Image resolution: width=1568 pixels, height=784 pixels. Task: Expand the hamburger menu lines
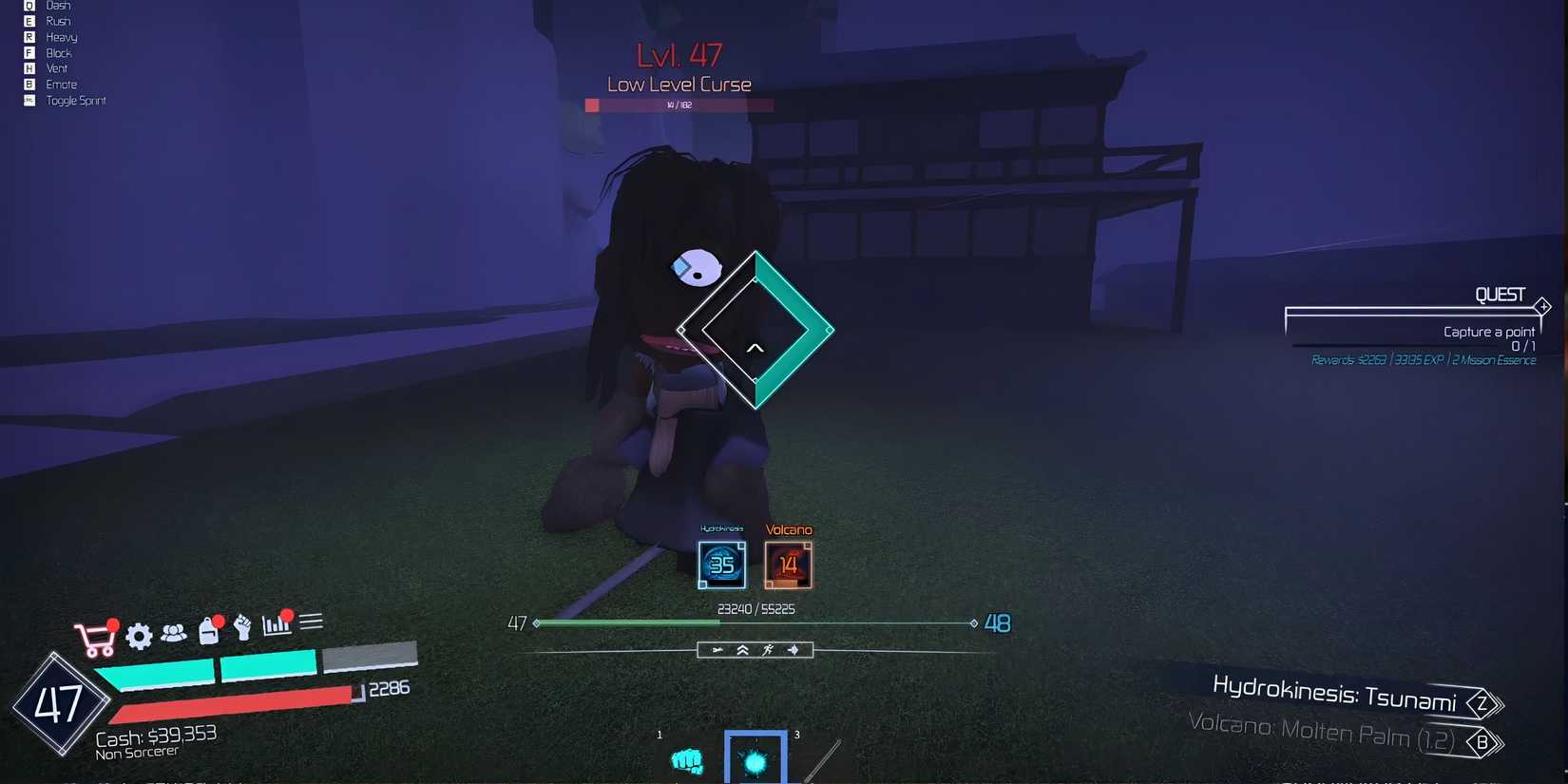click(312, 621)
